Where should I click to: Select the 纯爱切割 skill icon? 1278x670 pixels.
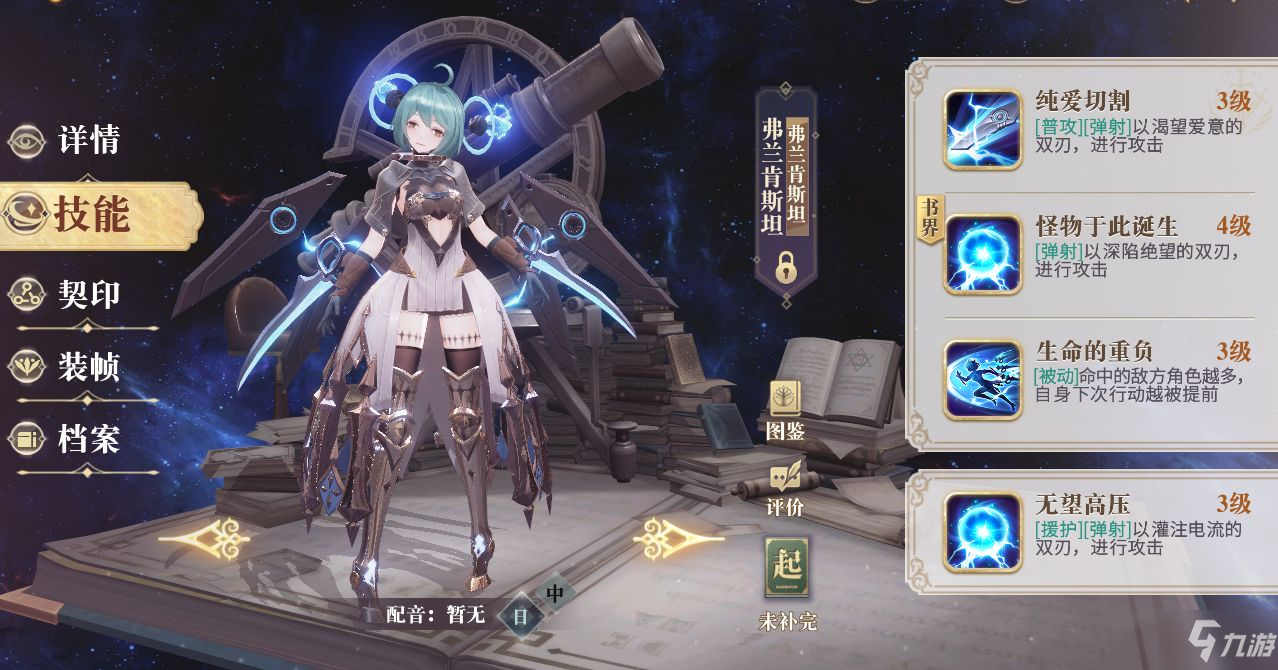pyautogui.click(x=982, y=129)
